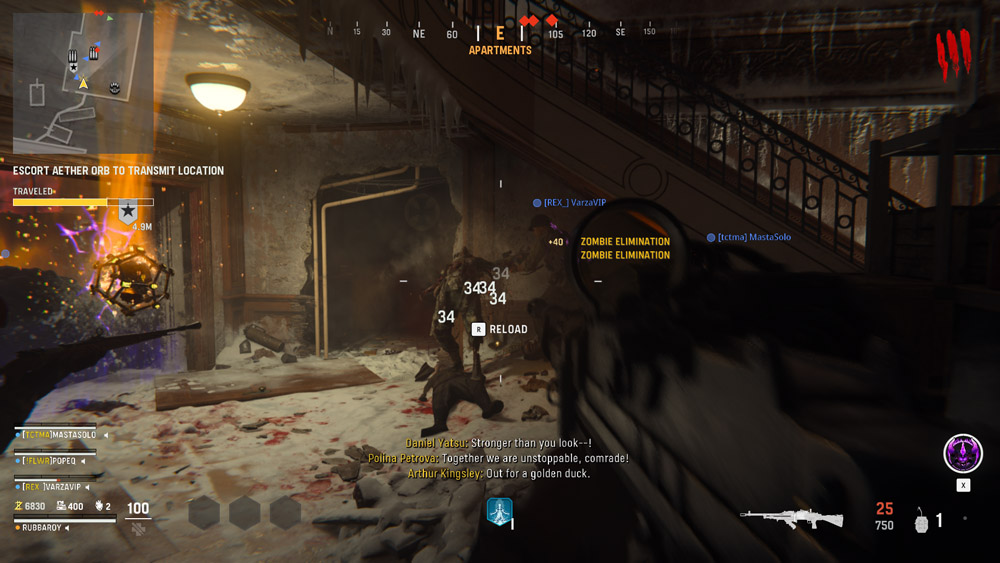Click the blue perk icon
Screen dimensions: 1000x563
point(499,512)
